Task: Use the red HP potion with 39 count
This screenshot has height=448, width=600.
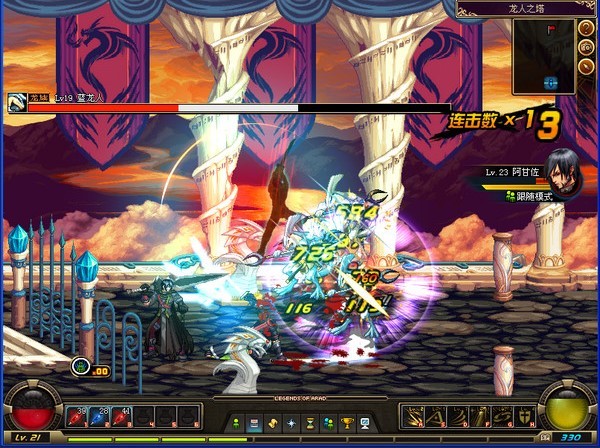Action: click(x=78, y=416)
